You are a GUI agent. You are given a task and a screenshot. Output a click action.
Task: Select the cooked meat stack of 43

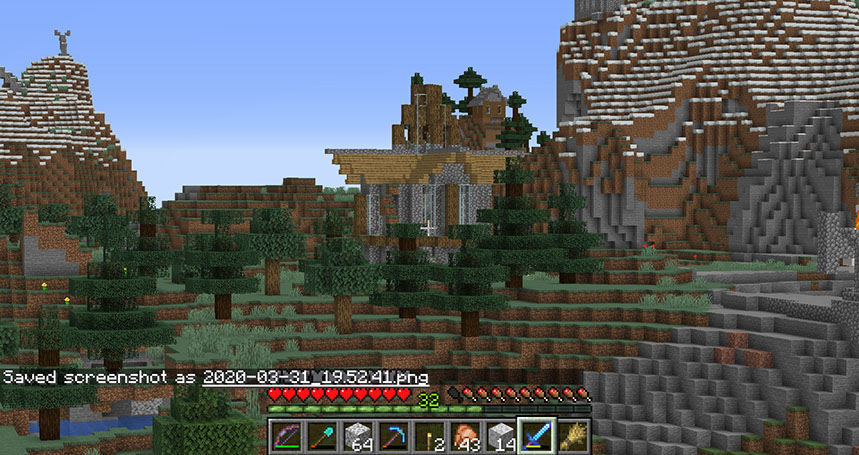pyautogui.click(x=466, y=436)
